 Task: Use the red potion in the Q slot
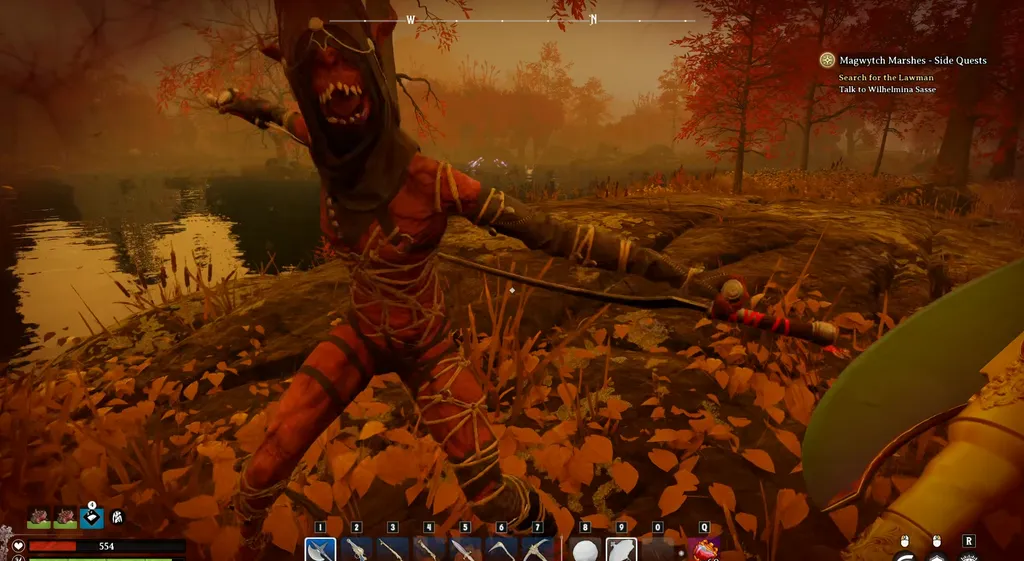click(704, 550)
